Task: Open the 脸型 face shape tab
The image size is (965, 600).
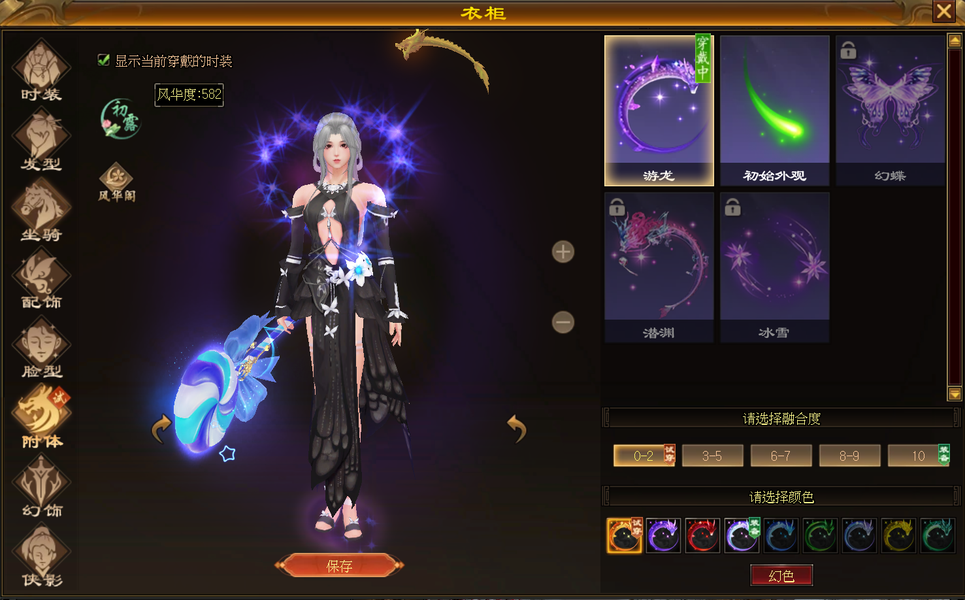Action: click(x=41, y=348)
